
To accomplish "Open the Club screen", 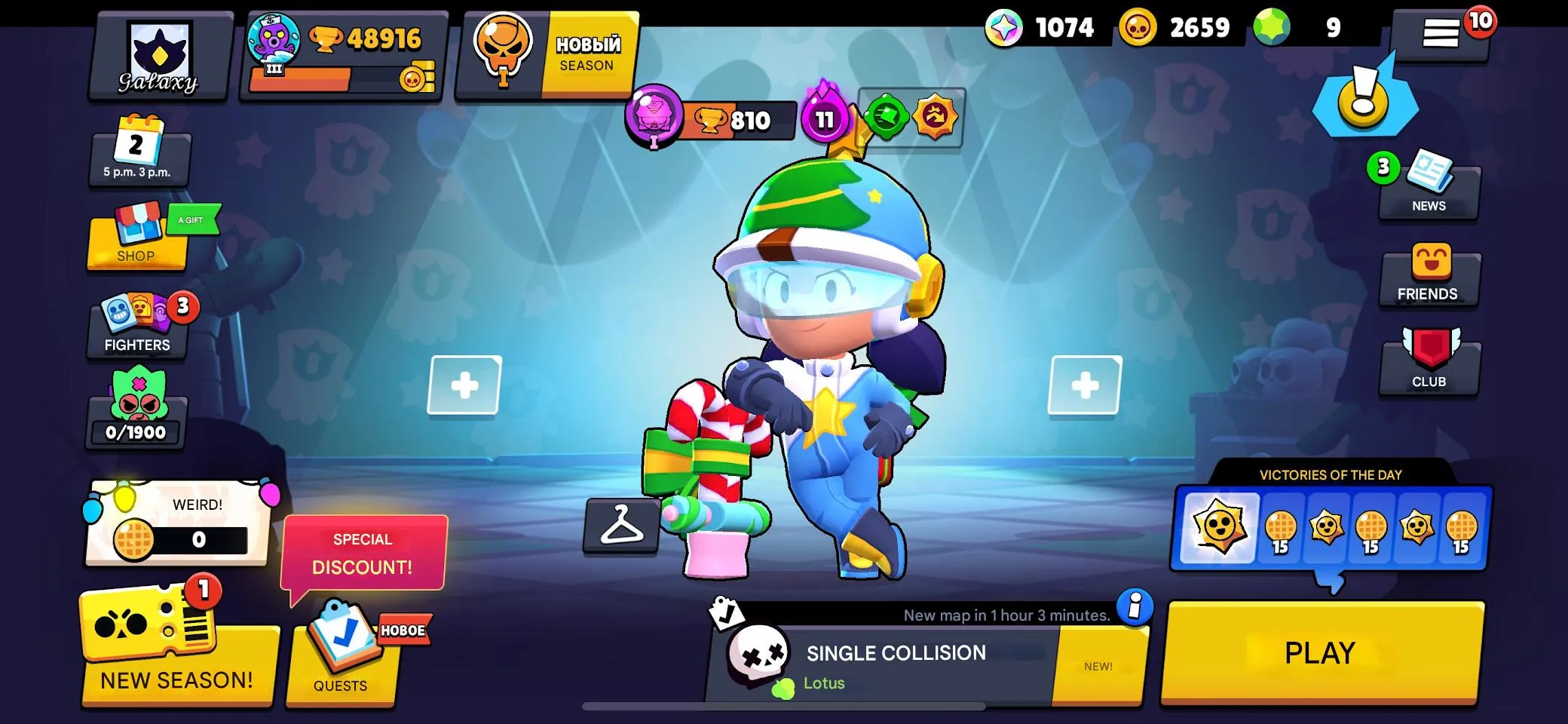I will pyautogui.click(x=1429, y=362).
